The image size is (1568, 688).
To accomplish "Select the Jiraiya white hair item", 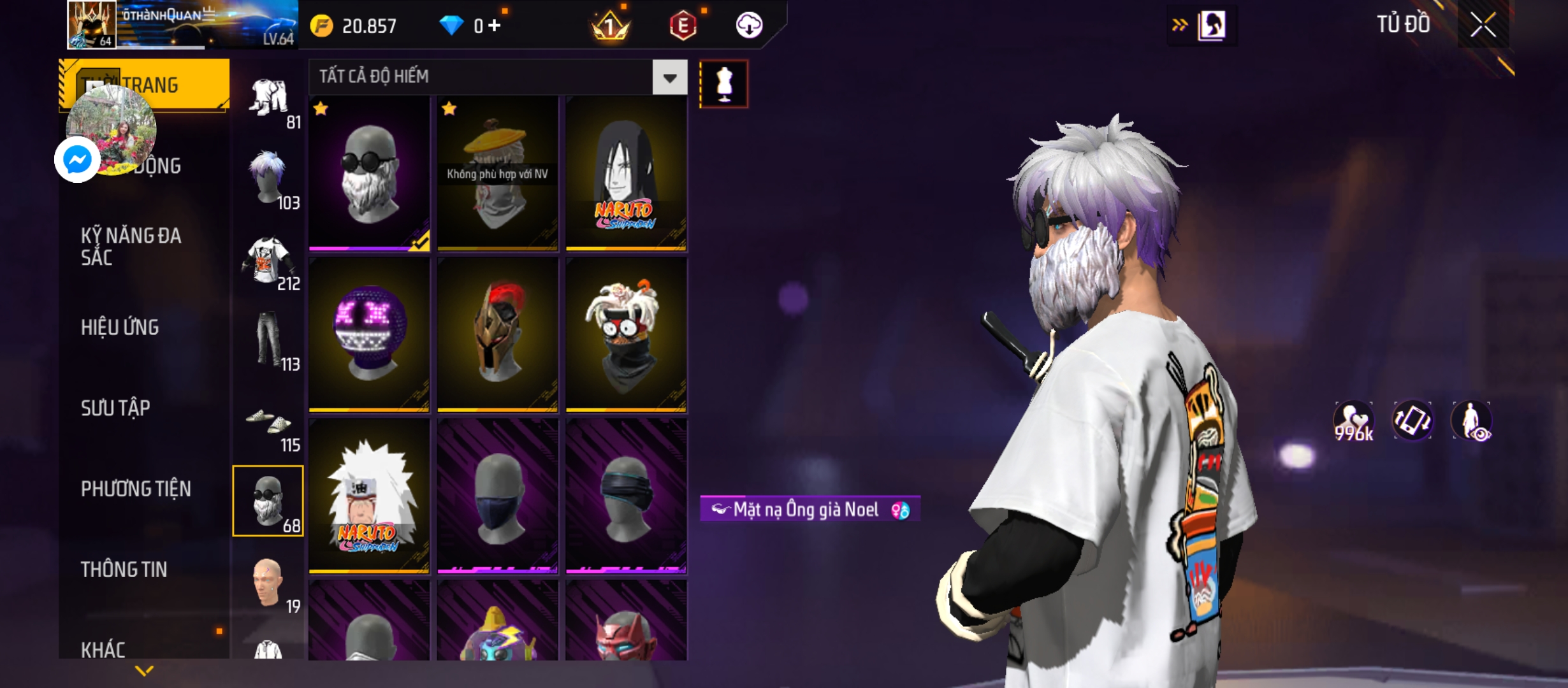I will 369,496.
